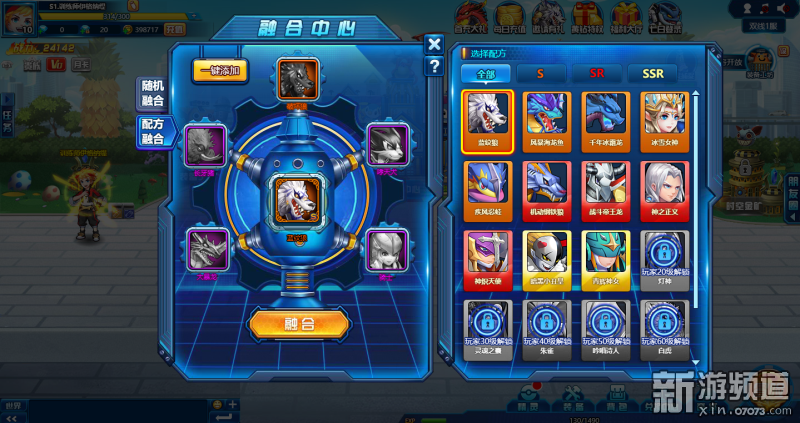Open the question mark help button
Viewport: 800px width, 423px height.
pyautogui.click(x=433, y=66)
